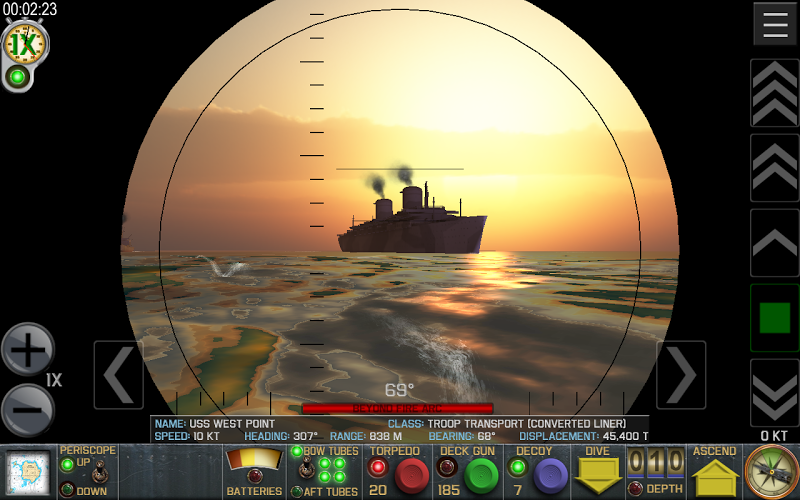Fire torpedo with red button

pyautogui.click(x=411, y=476)
